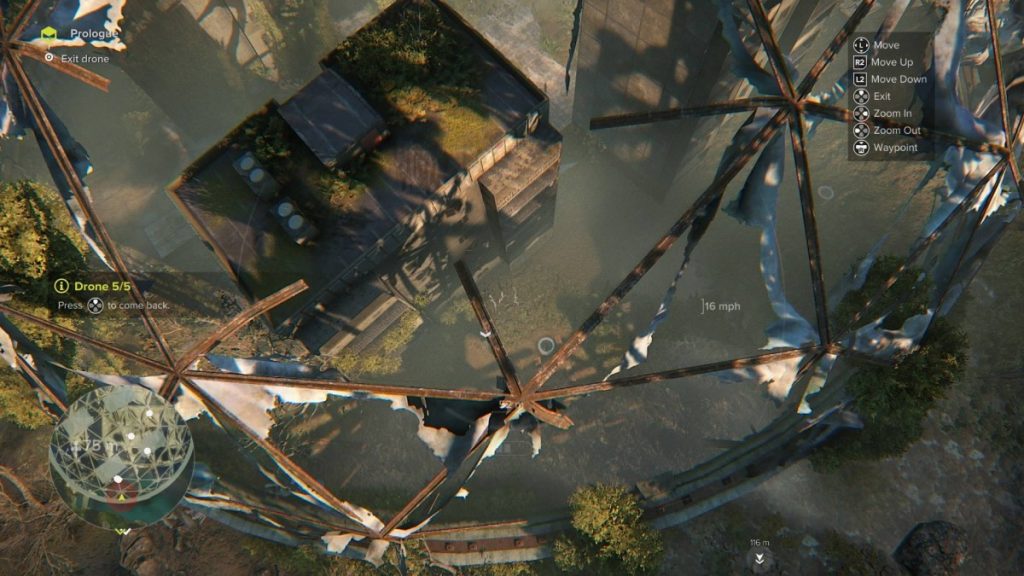
Task: Select the Exit drone objective
Action: [82, 59]
